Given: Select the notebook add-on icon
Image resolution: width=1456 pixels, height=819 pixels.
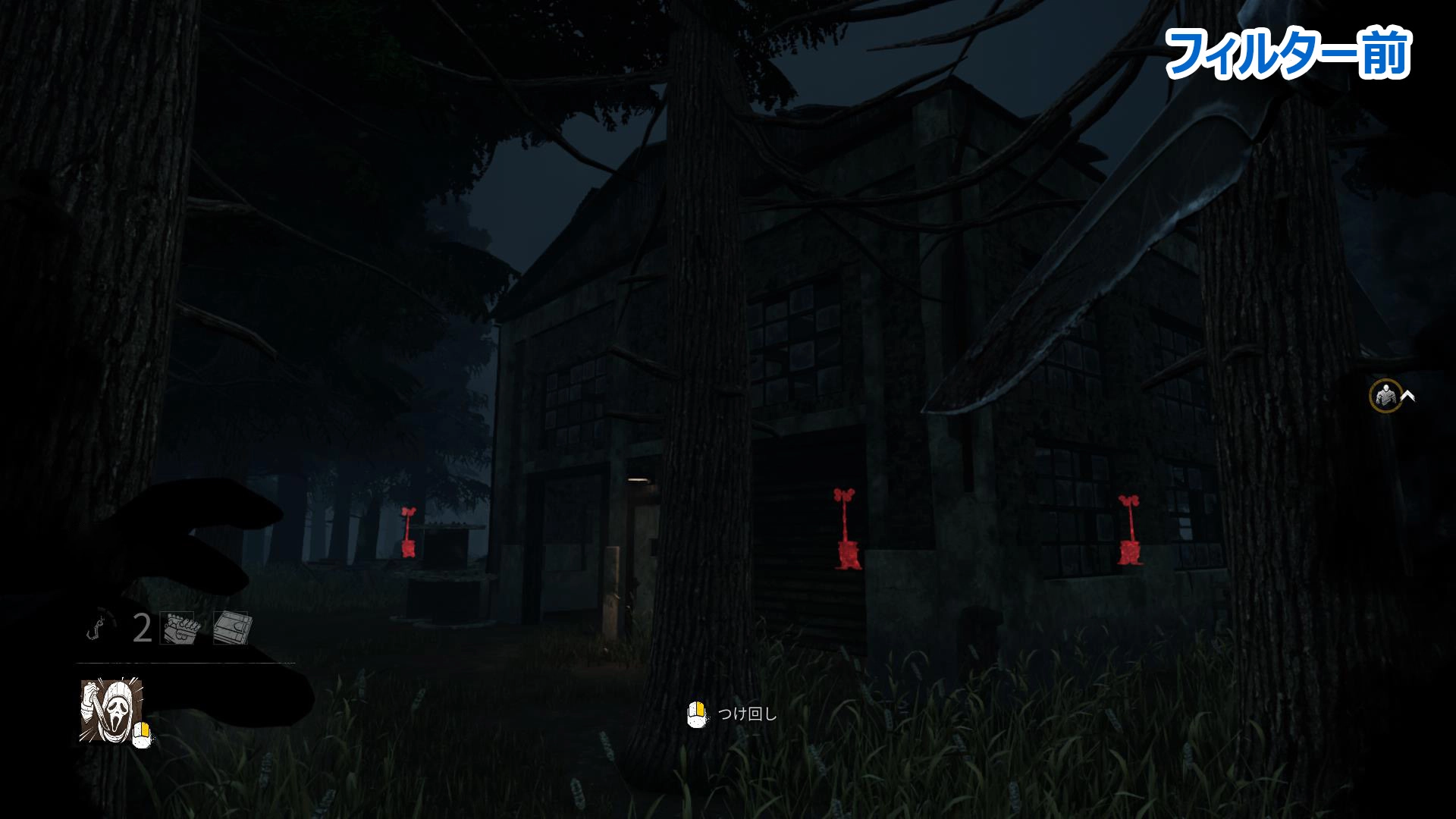Looking at the screenshot, I should [x=231, y=628].
